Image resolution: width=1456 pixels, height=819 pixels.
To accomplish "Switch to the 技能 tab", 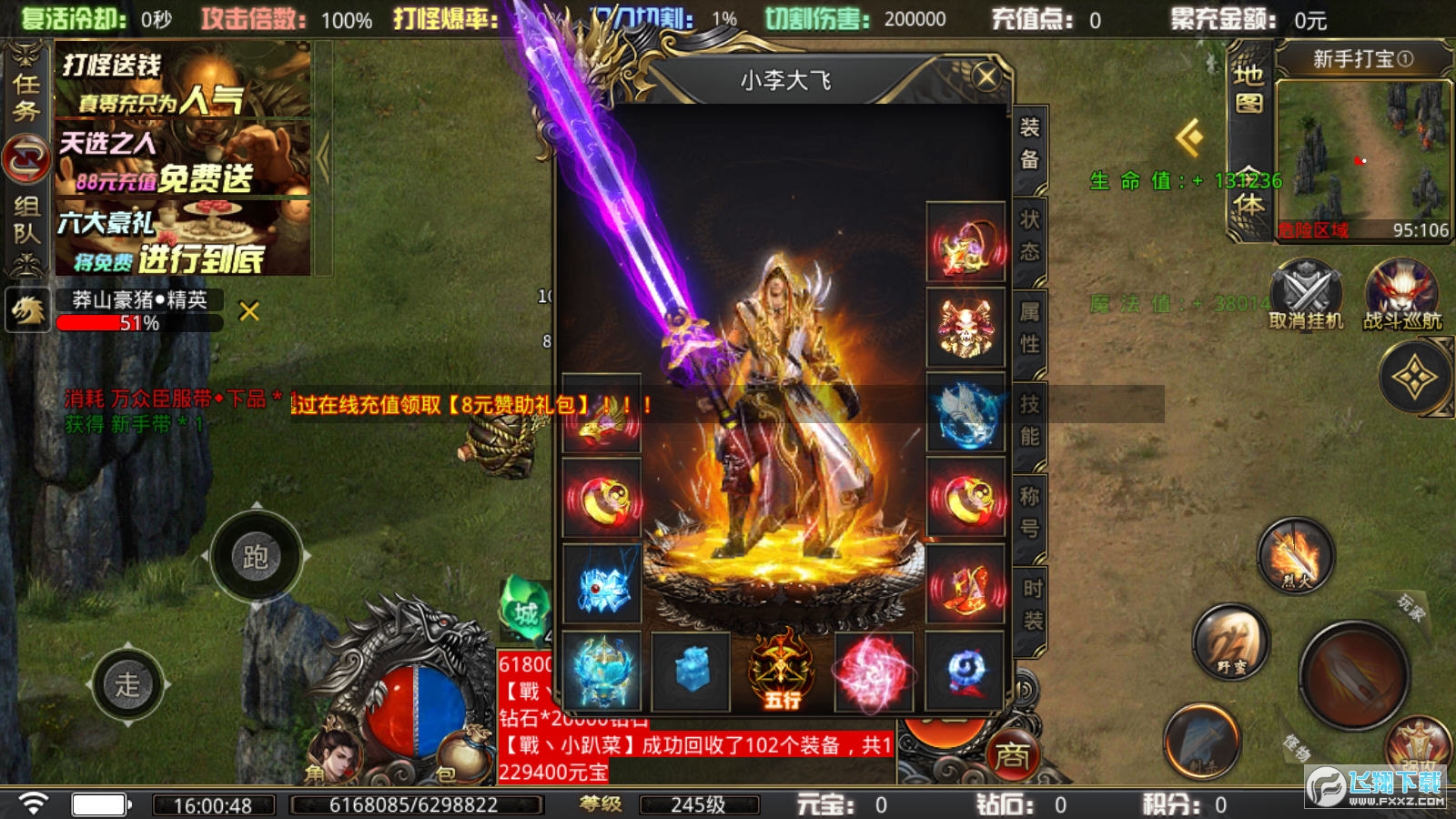I will point(1029,420).
